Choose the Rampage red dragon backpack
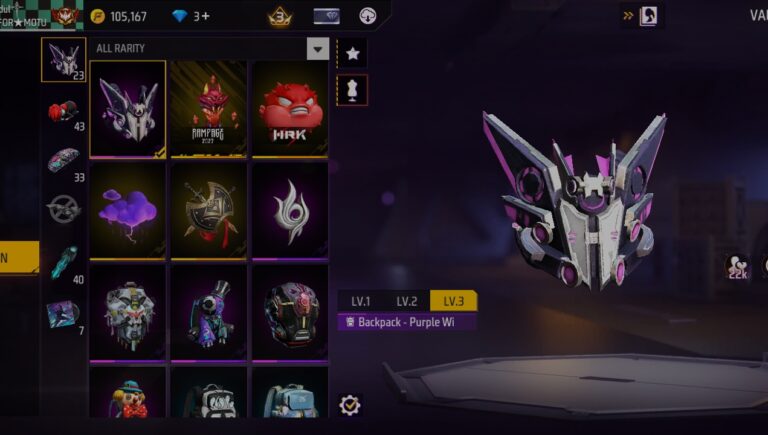Viewport: 768px width, 435px height. click(210, 108)
